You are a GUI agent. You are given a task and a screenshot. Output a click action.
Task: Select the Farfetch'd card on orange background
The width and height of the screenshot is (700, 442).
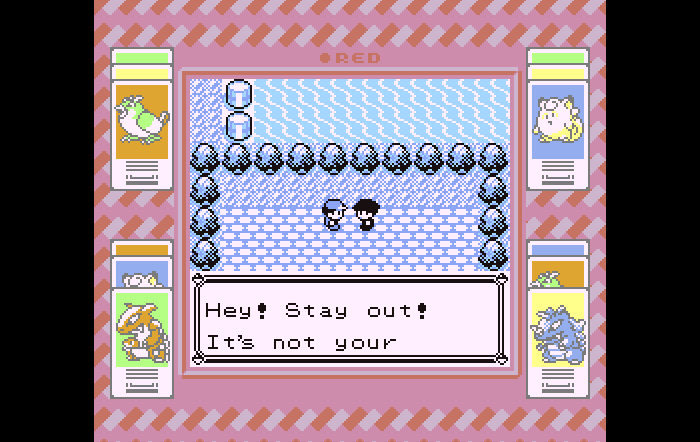[141, 121]
